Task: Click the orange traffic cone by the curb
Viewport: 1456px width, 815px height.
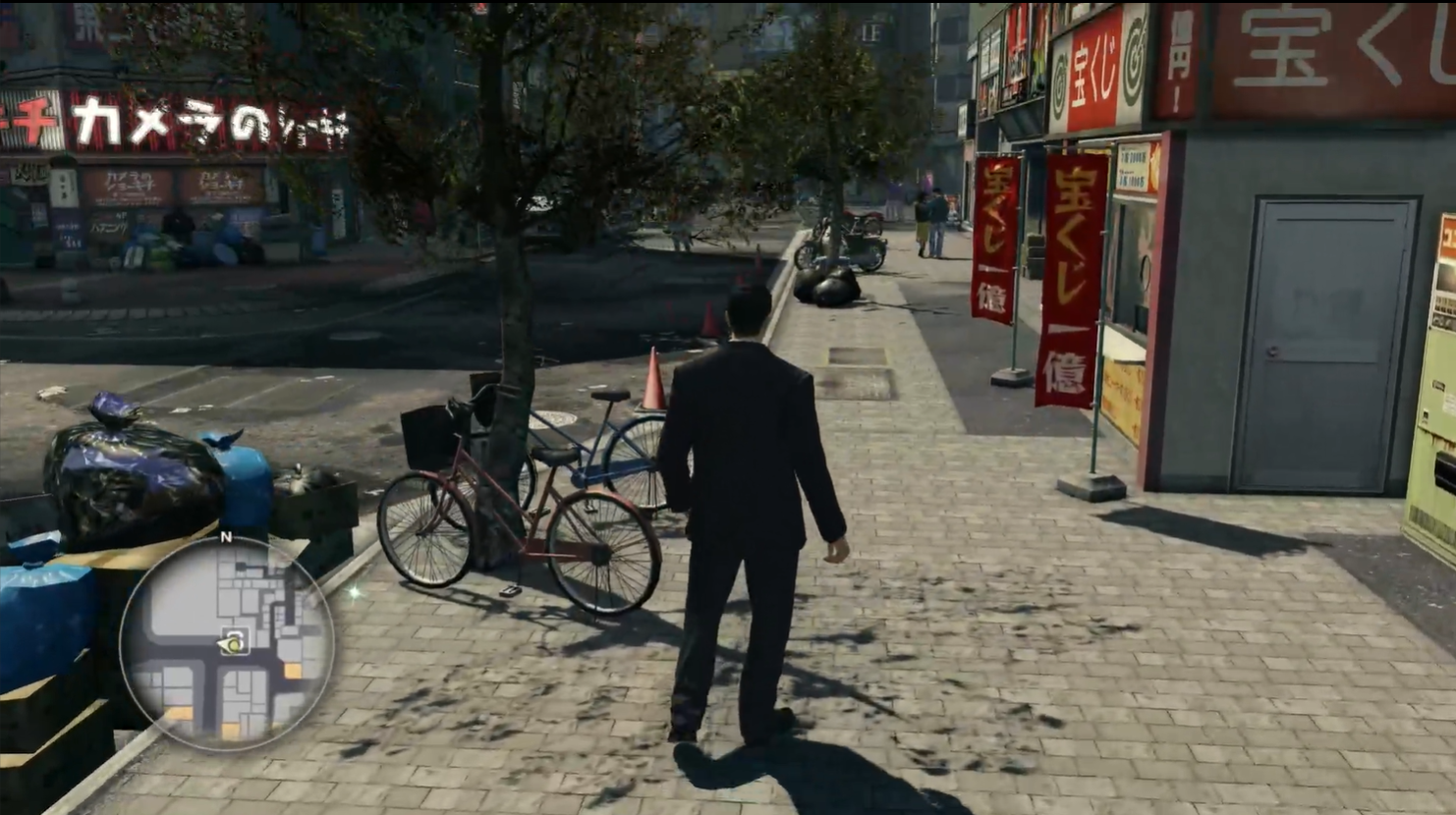Action: click(654, 381)
